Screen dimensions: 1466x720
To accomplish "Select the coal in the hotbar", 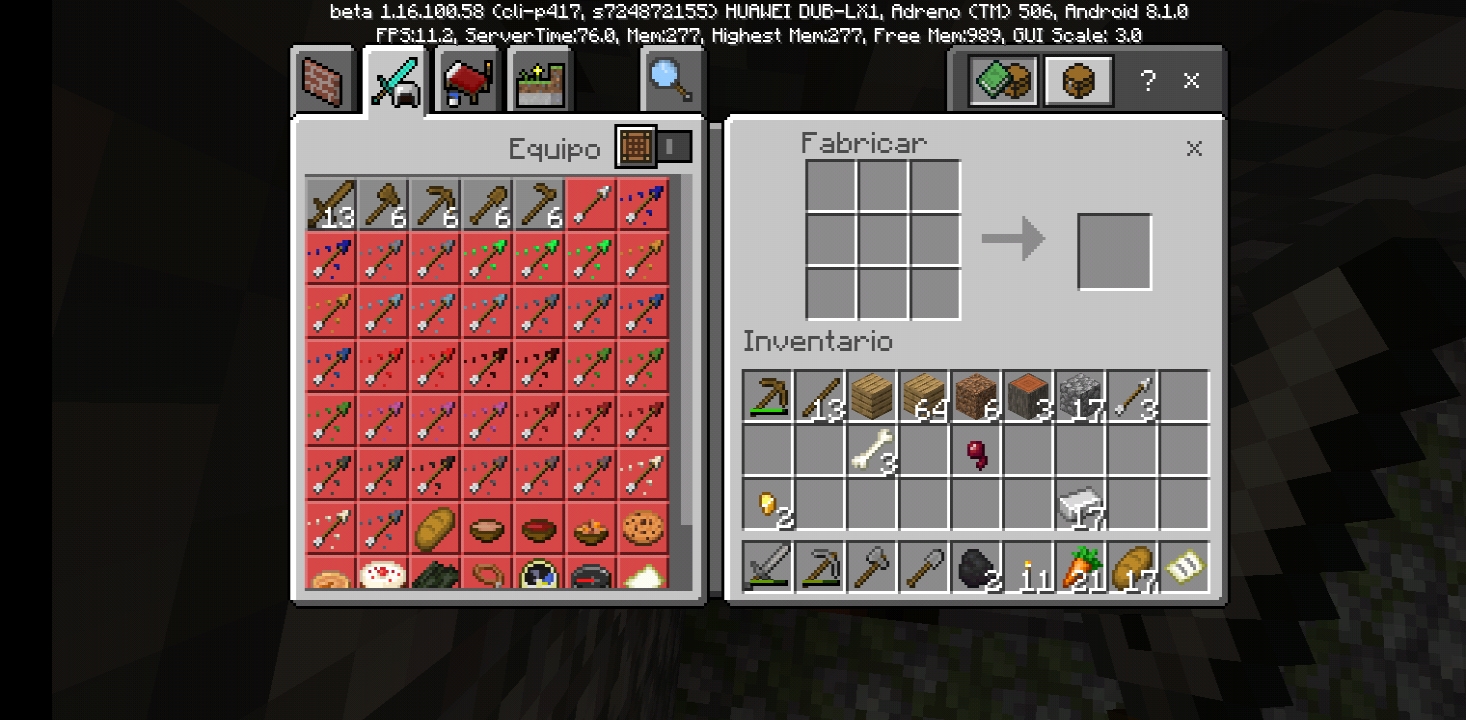I will (975, 567).
